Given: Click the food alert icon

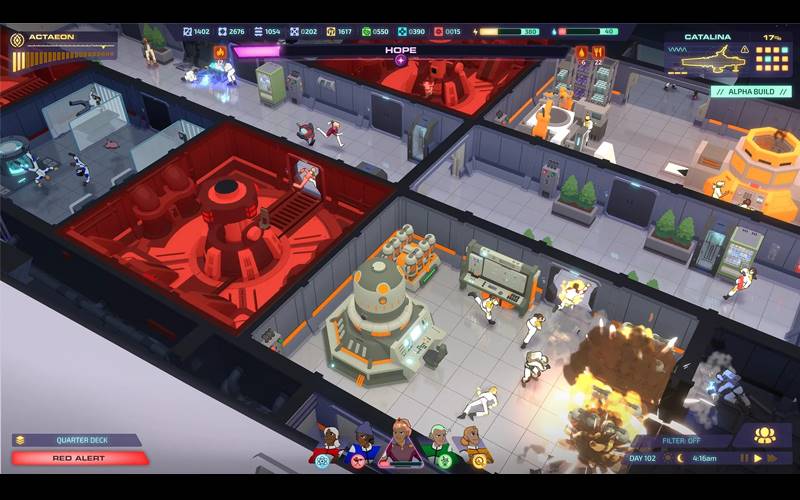Looking at the screenshot, I should (x=599, y=52).
